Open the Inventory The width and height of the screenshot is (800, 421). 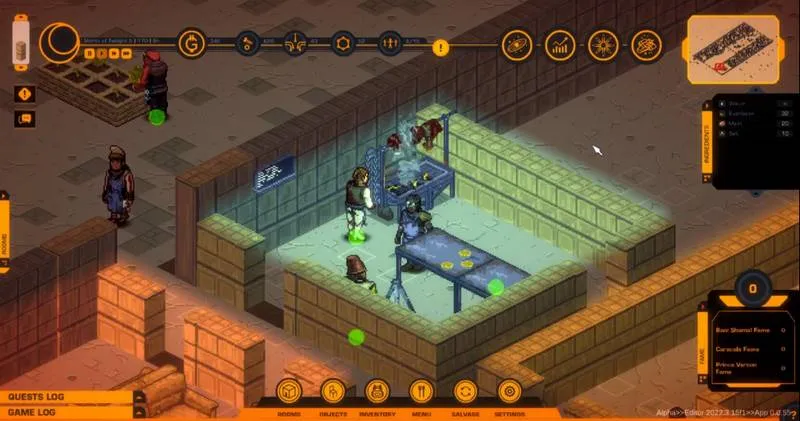pyautogui.click(x=377, y=392)
